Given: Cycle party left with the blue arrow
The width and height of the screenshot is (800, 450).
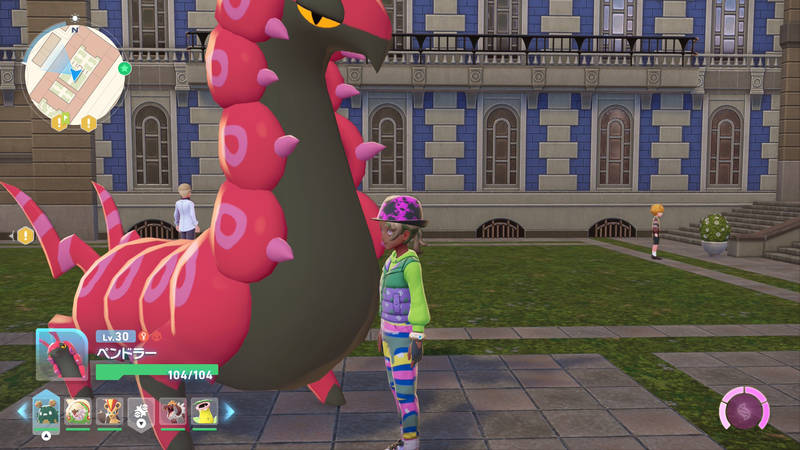Looking at the screenshot, I should [x=20, y=411].
